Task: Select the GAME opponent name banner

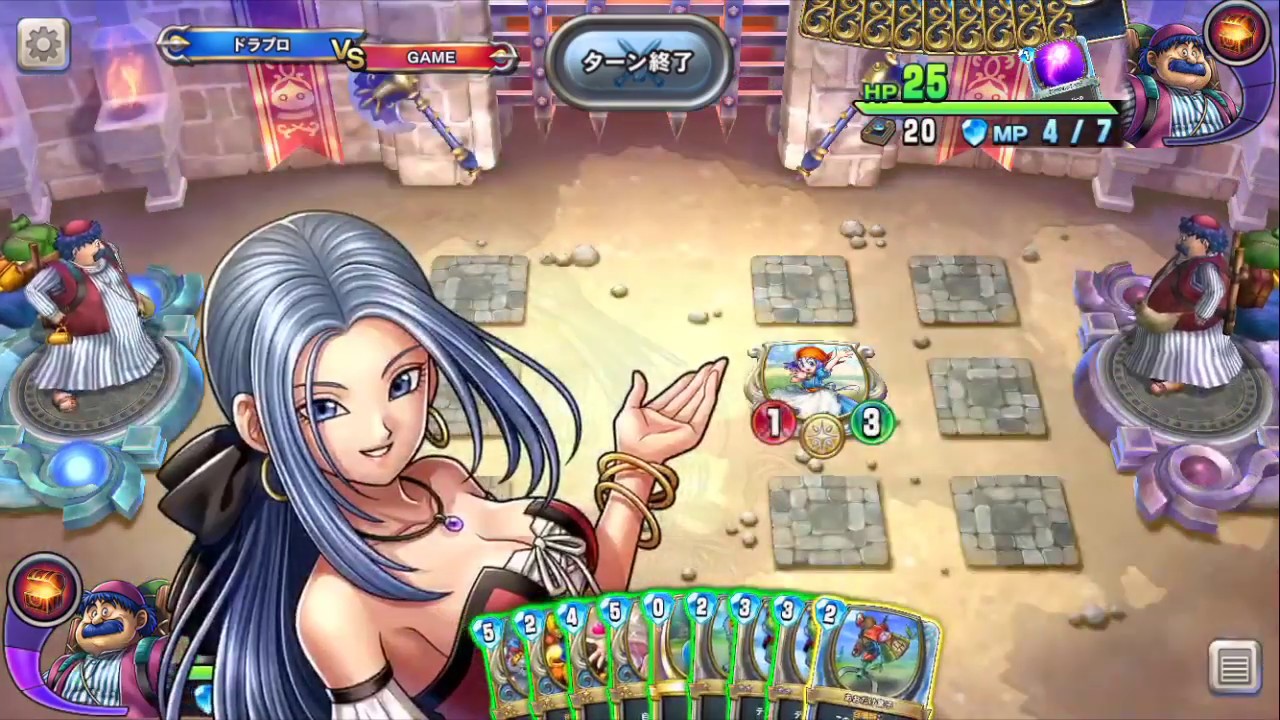Action: pos(430,57)
